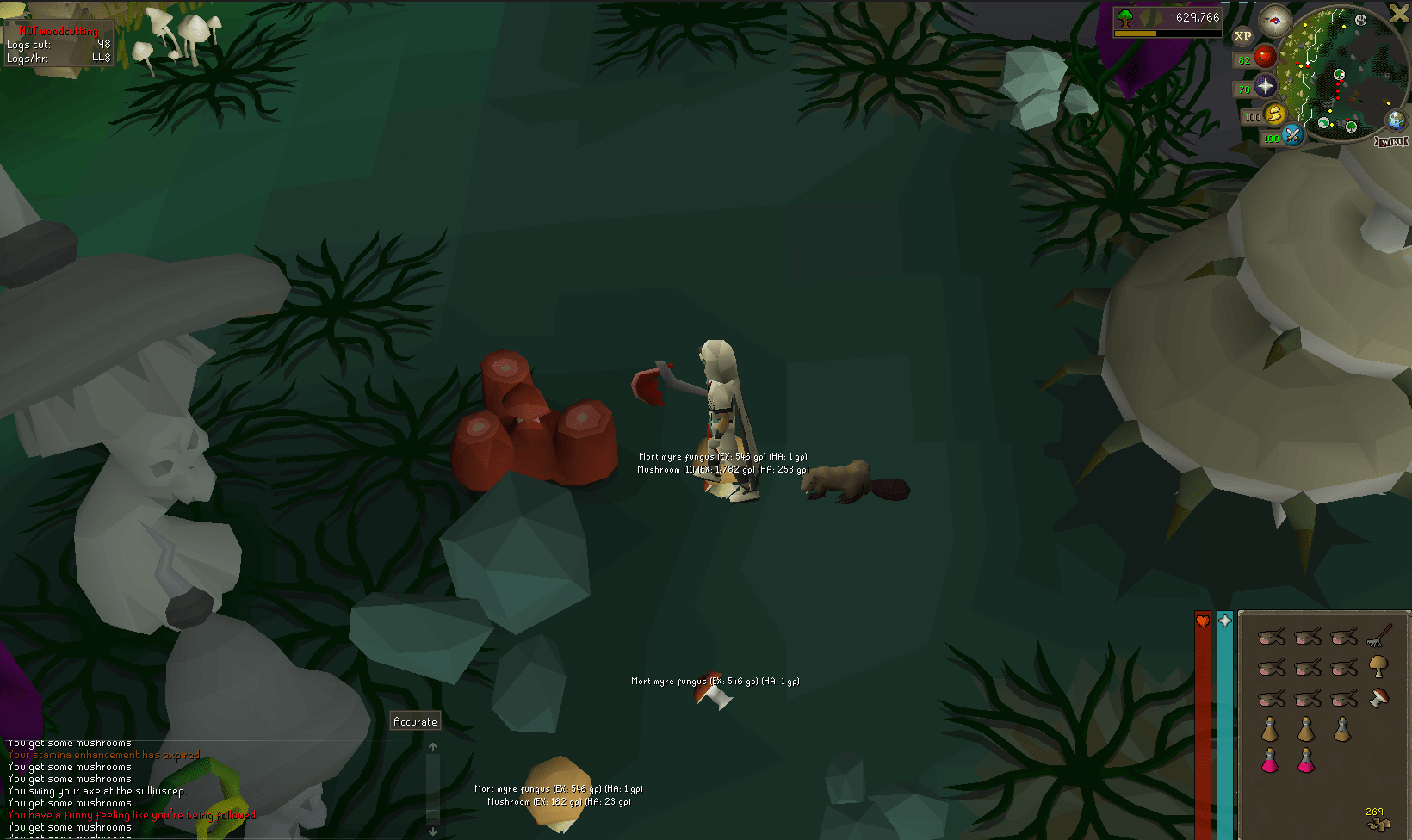Select the rake in the inventory

tap(1378, 637)
